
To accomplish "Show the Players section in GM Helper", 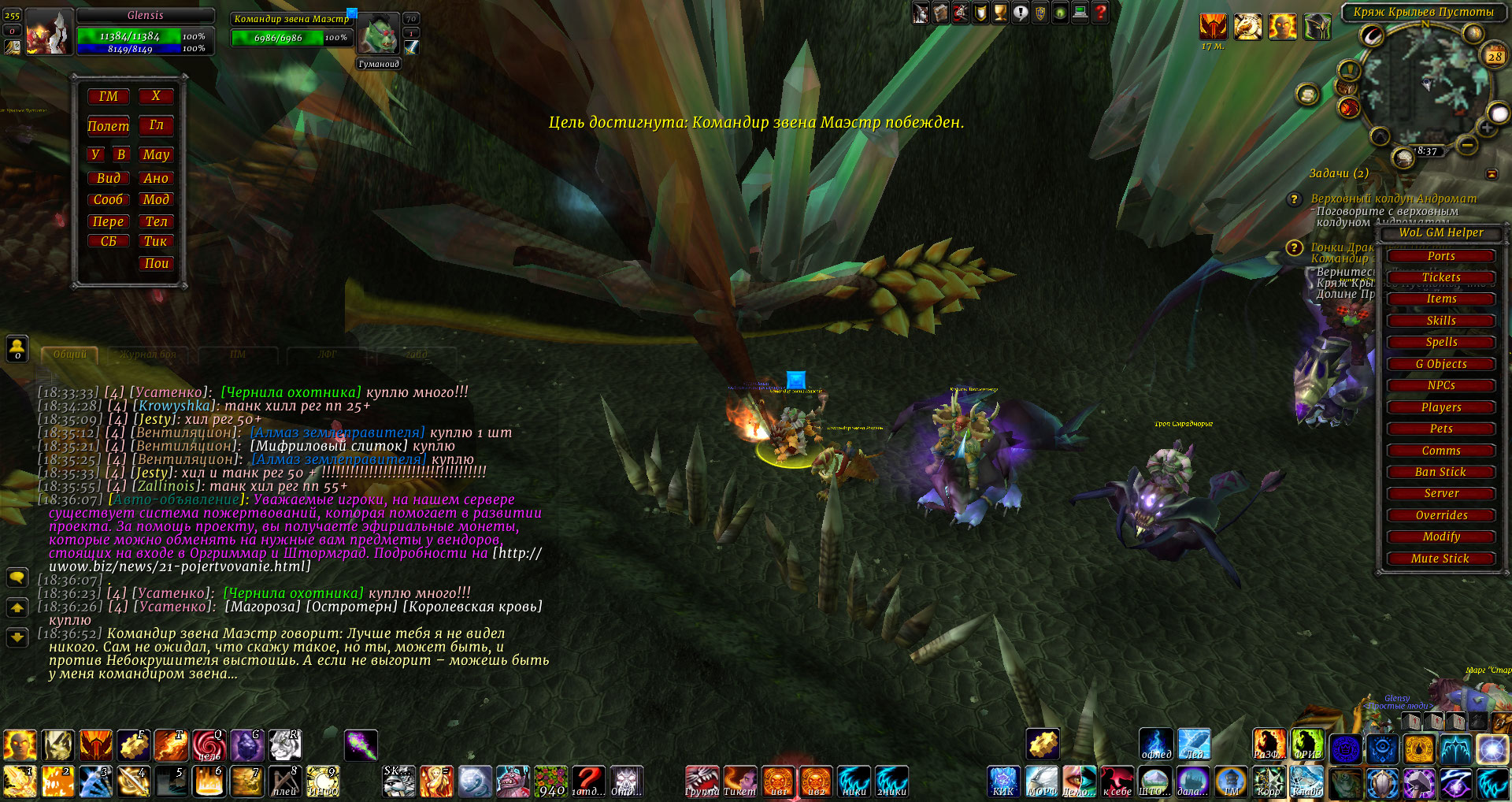I will (x=1440, y=407).
